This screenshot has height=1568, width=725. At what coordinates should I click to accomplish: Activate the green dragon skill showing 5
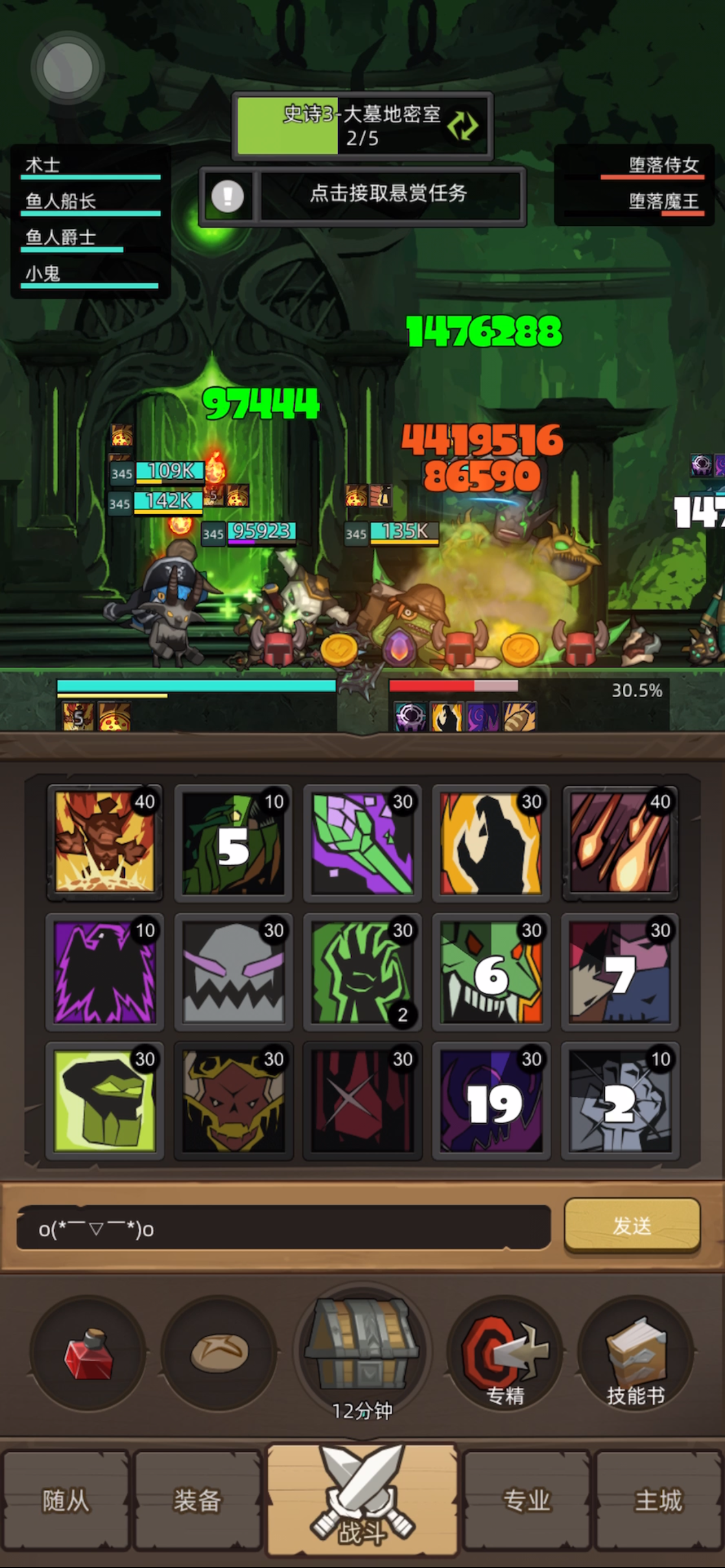[x=234, y=844]
